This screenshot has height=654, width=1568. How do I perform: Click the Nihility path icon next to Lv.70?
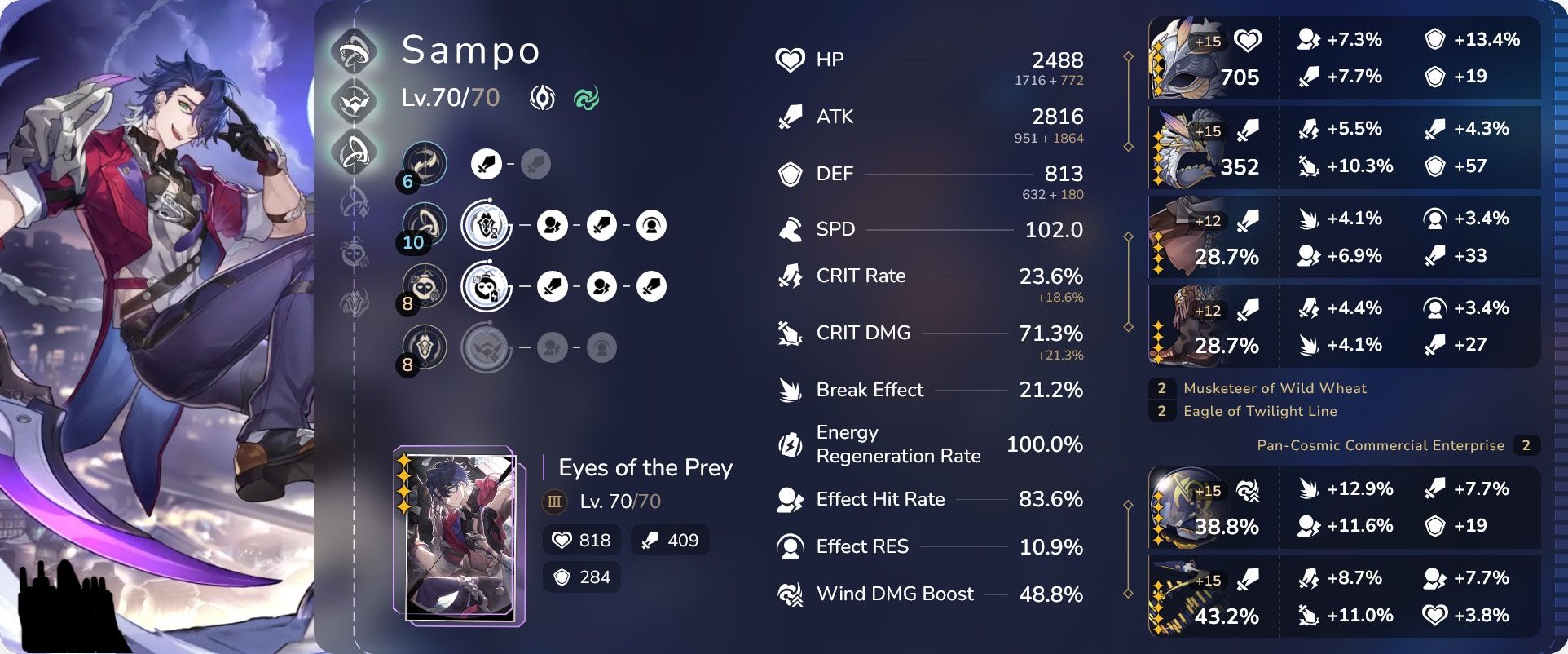pos(542,98)
